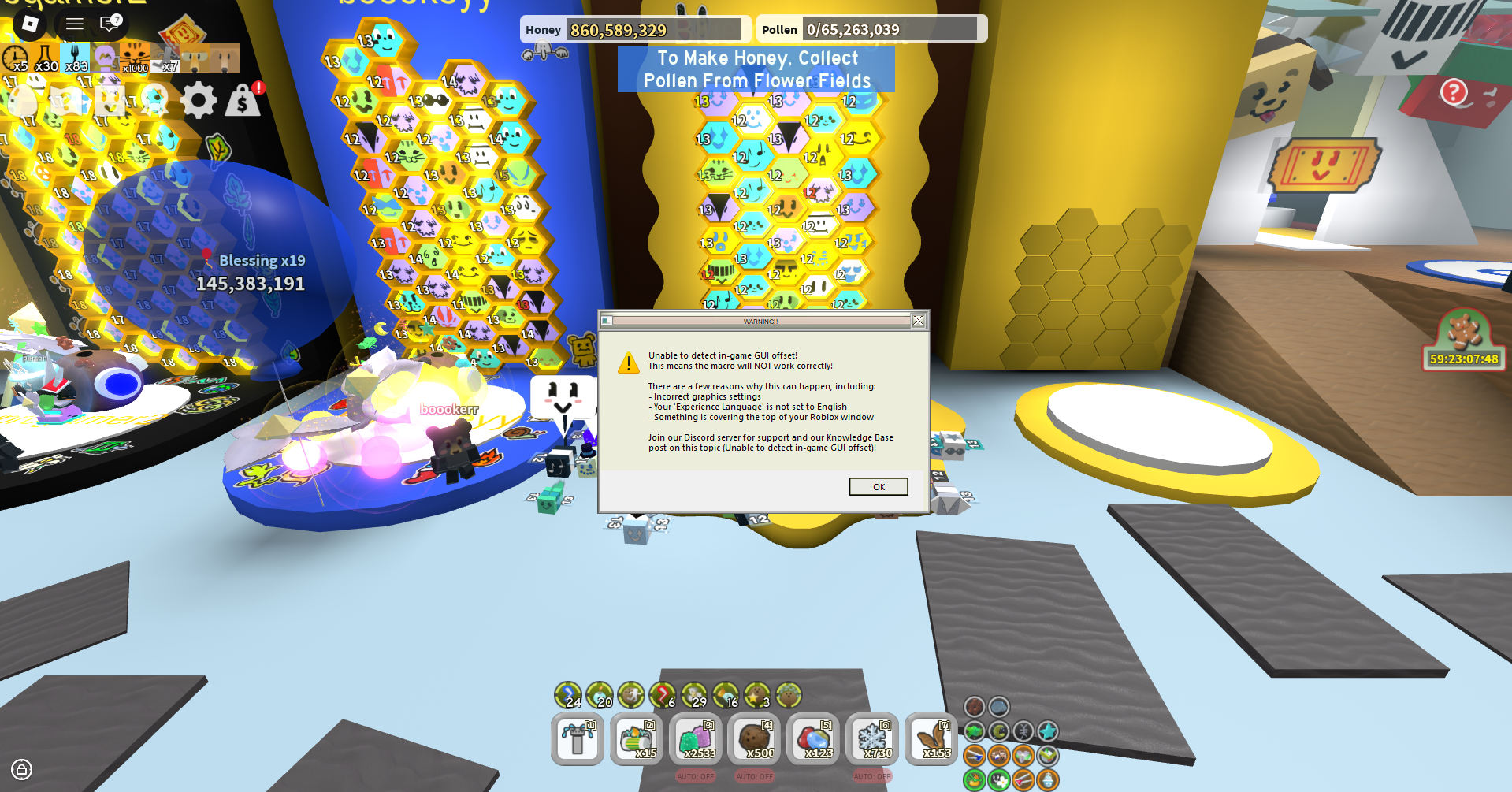Open the Robux shop with red alert badge

click(x=243, y=101)
